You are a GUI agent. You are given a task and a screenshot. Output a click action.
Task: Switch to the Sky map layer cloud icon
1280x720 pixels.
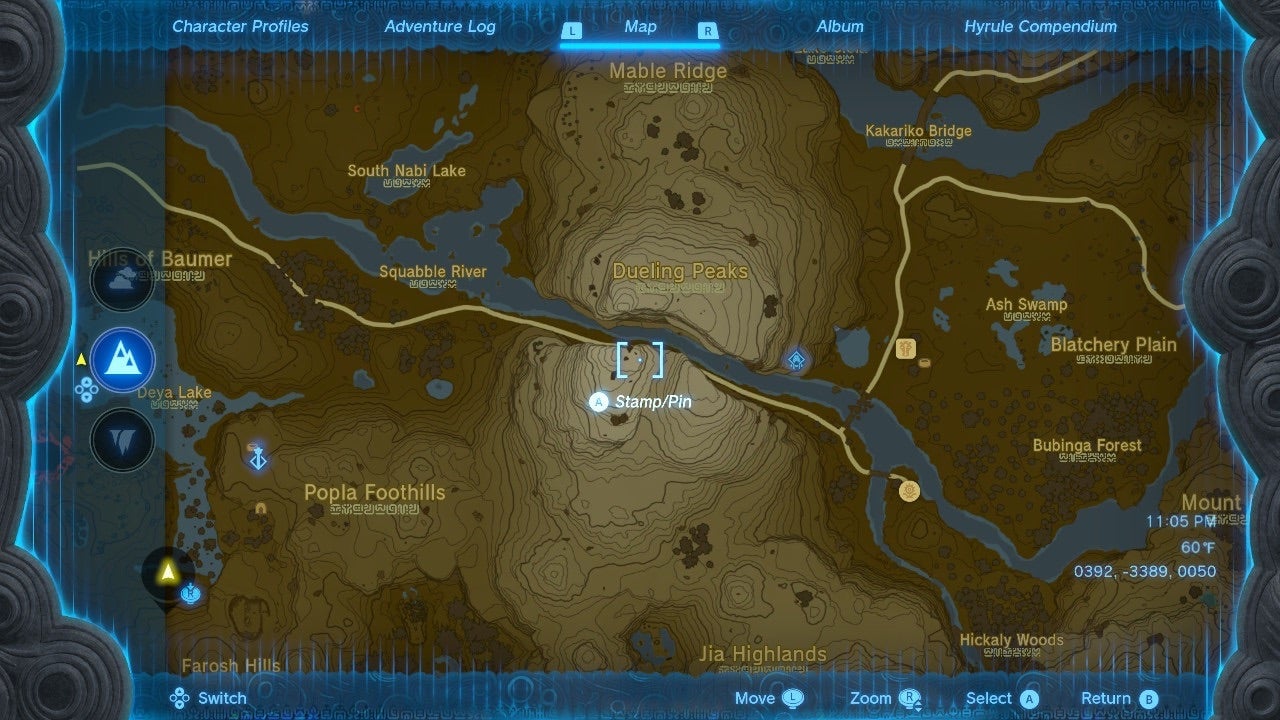pyautogui.click(x=122, y=280)
